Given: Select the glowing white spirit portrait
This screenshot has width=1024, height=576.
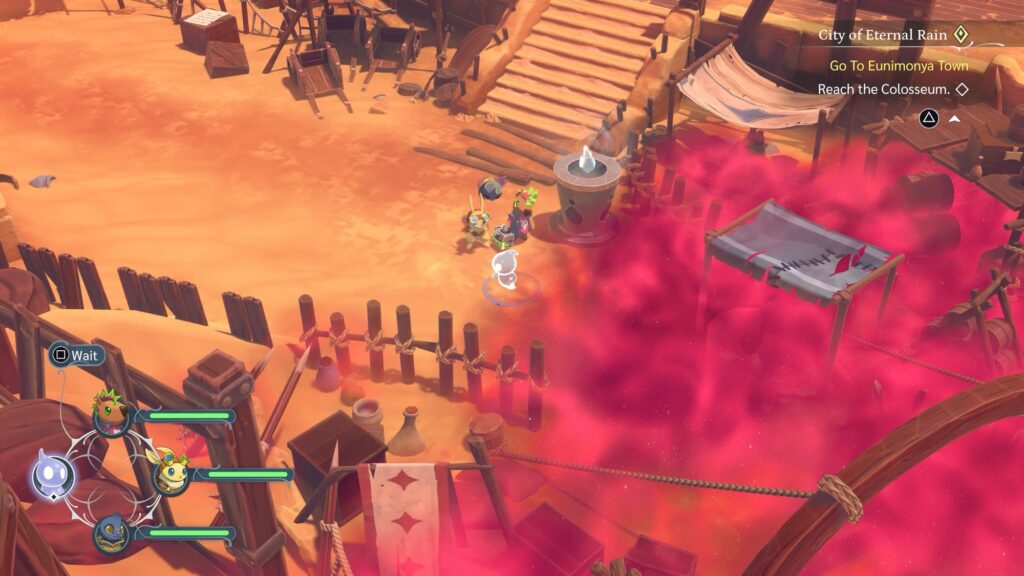Looking at the screenshot, I should (50, 473).
